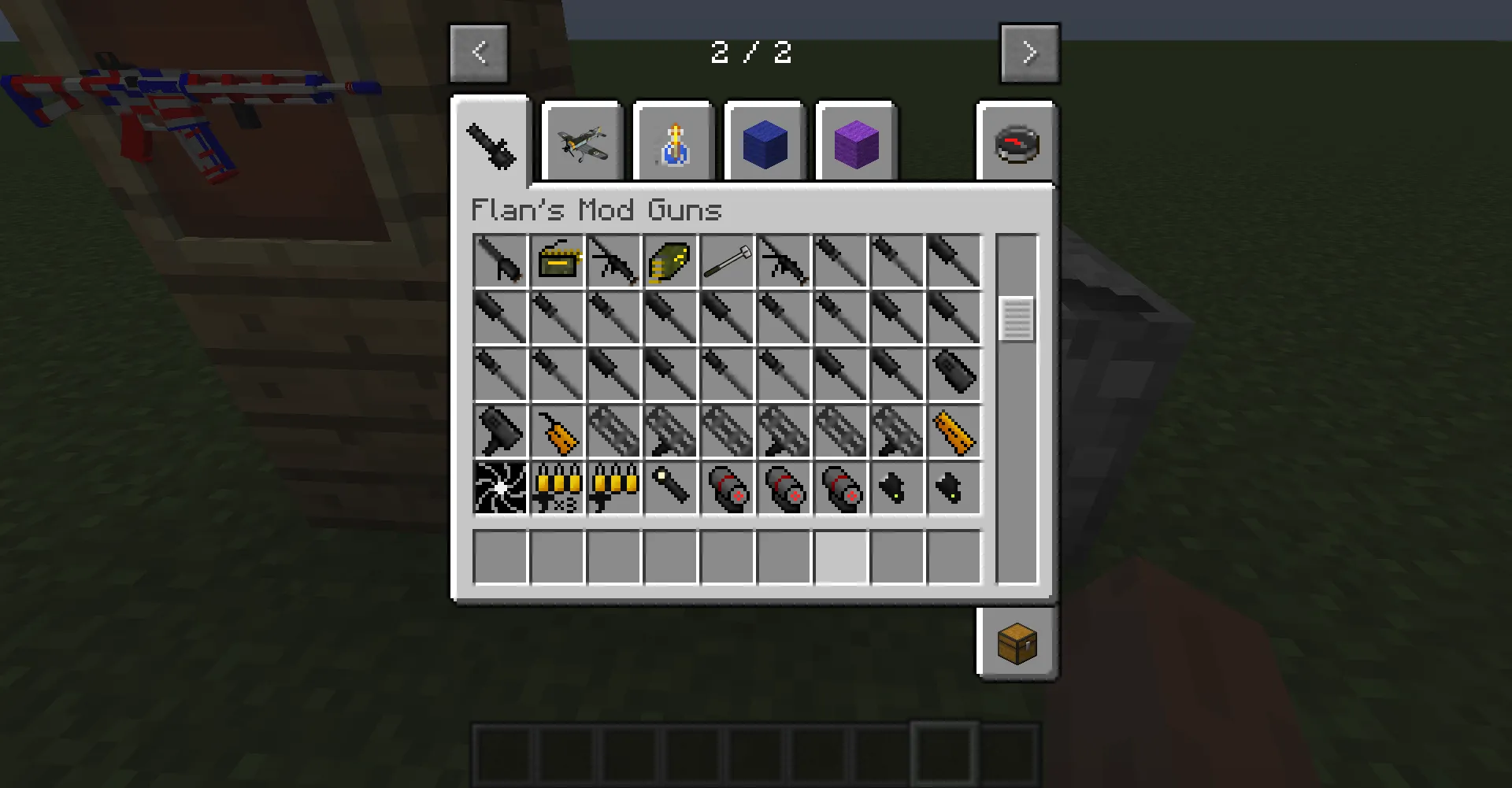Open the compass search tab
Viewport: 1512px width, 788px height.
click(1016, 142)
